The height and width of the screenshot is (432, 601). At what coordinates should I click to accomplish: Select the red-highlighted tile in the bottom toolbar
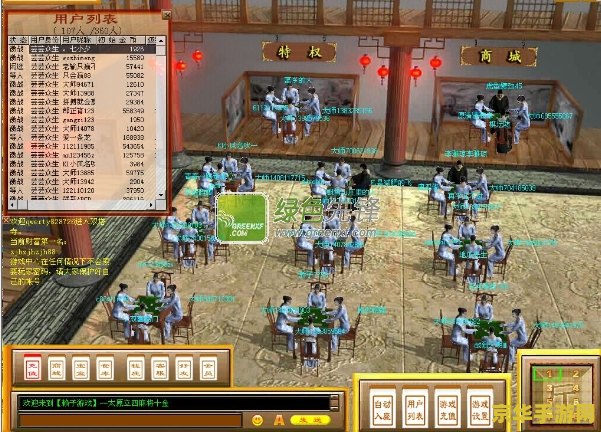click(33, 366)
